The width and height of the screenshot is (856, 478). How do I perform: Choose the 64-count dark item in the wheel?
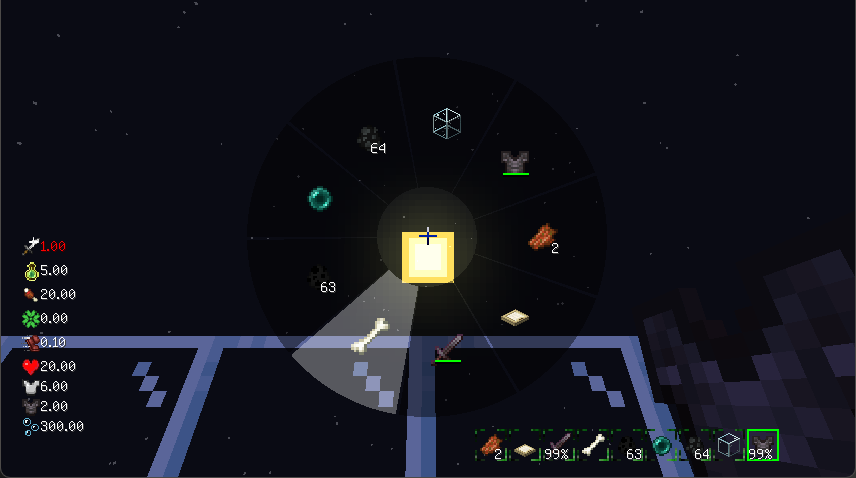370,138
